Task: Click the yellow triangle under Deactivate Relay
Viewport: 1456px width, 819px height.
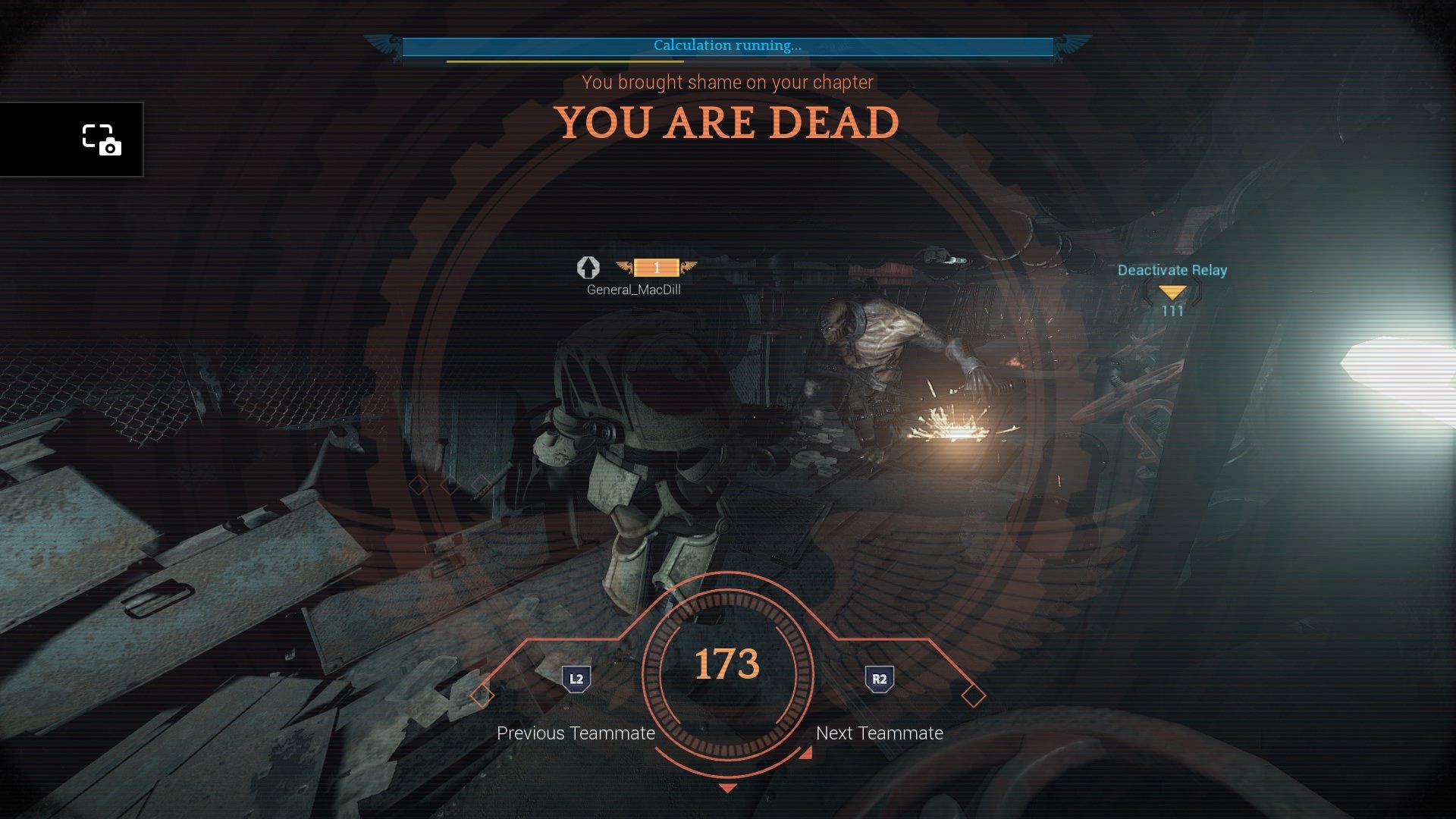Action: click(1172, 290)
